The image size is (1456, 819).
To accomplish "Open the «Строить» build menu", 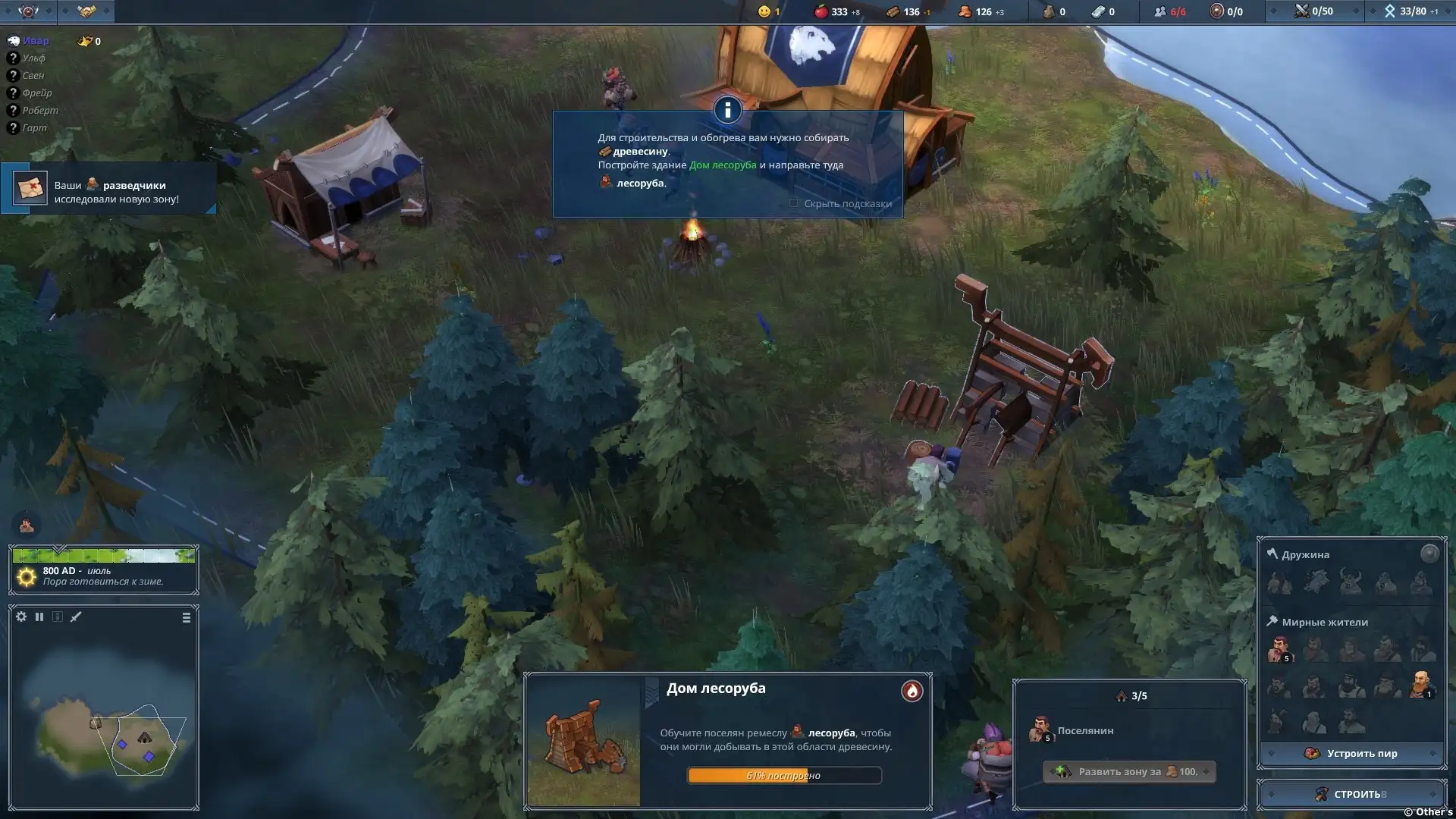I will [1351, 794].
